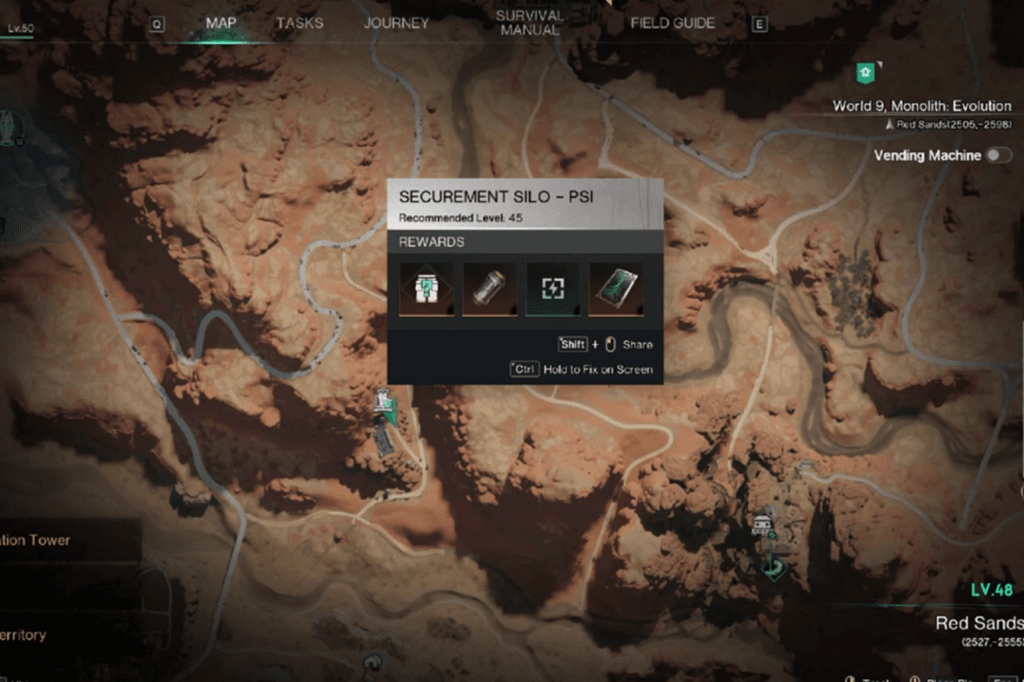The height and width of the screenshot is (682, 1024).
Task: Check the green glowing card reward
Action: click(616, 289)
